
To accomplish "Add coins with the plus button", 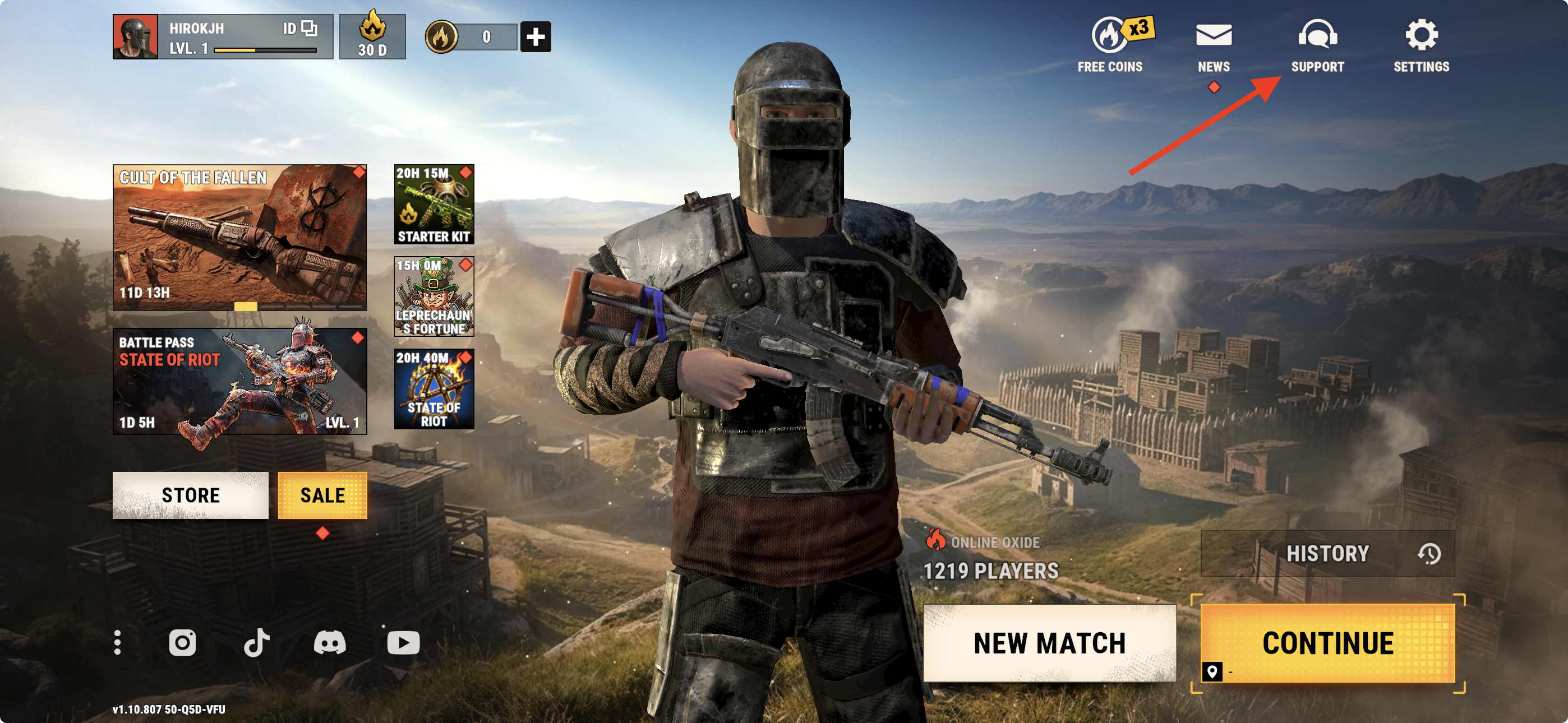I will point(535,36).
